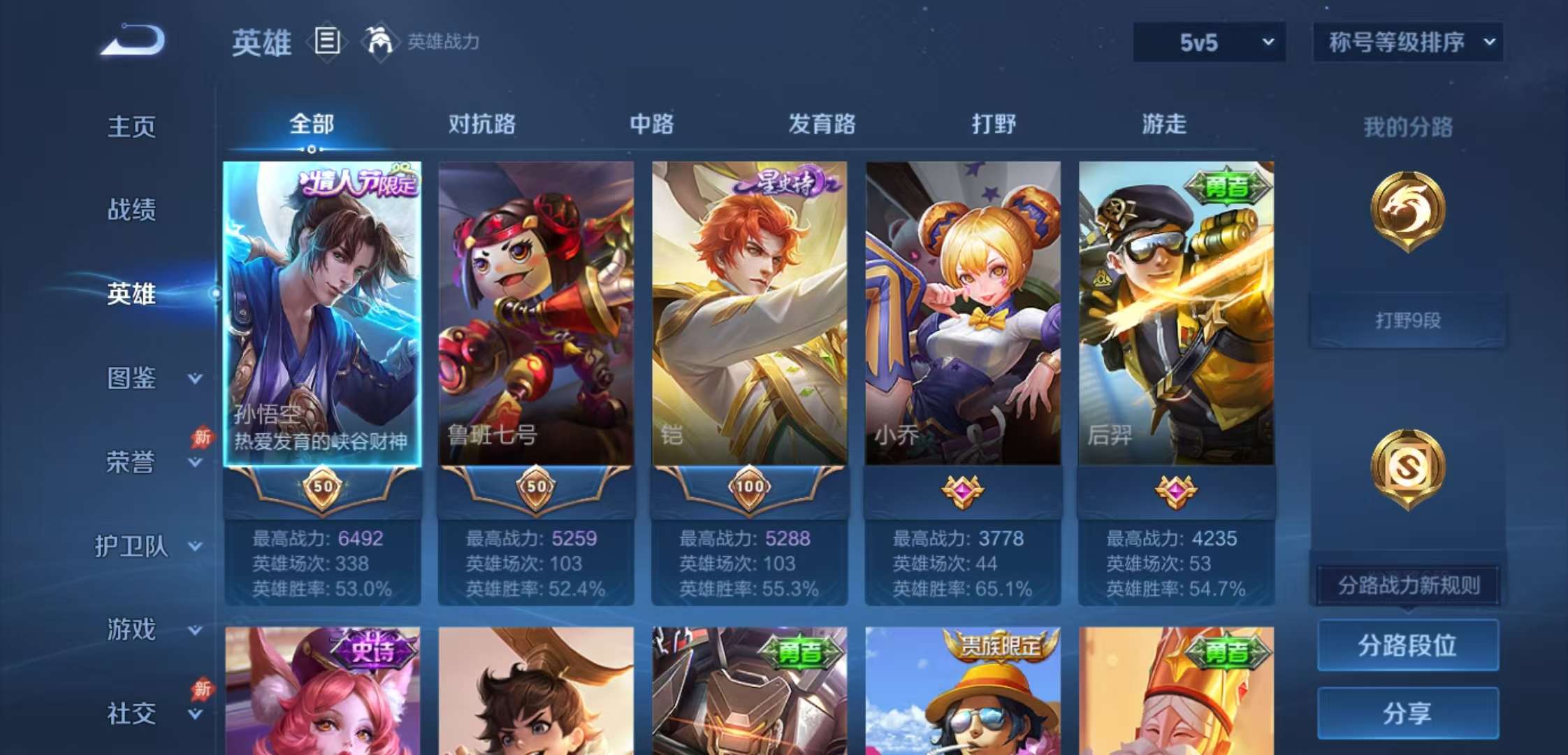The width and height of the screenshot is (1568, 755).
Task: Click the 分享 button
Action: (1407, 713)
